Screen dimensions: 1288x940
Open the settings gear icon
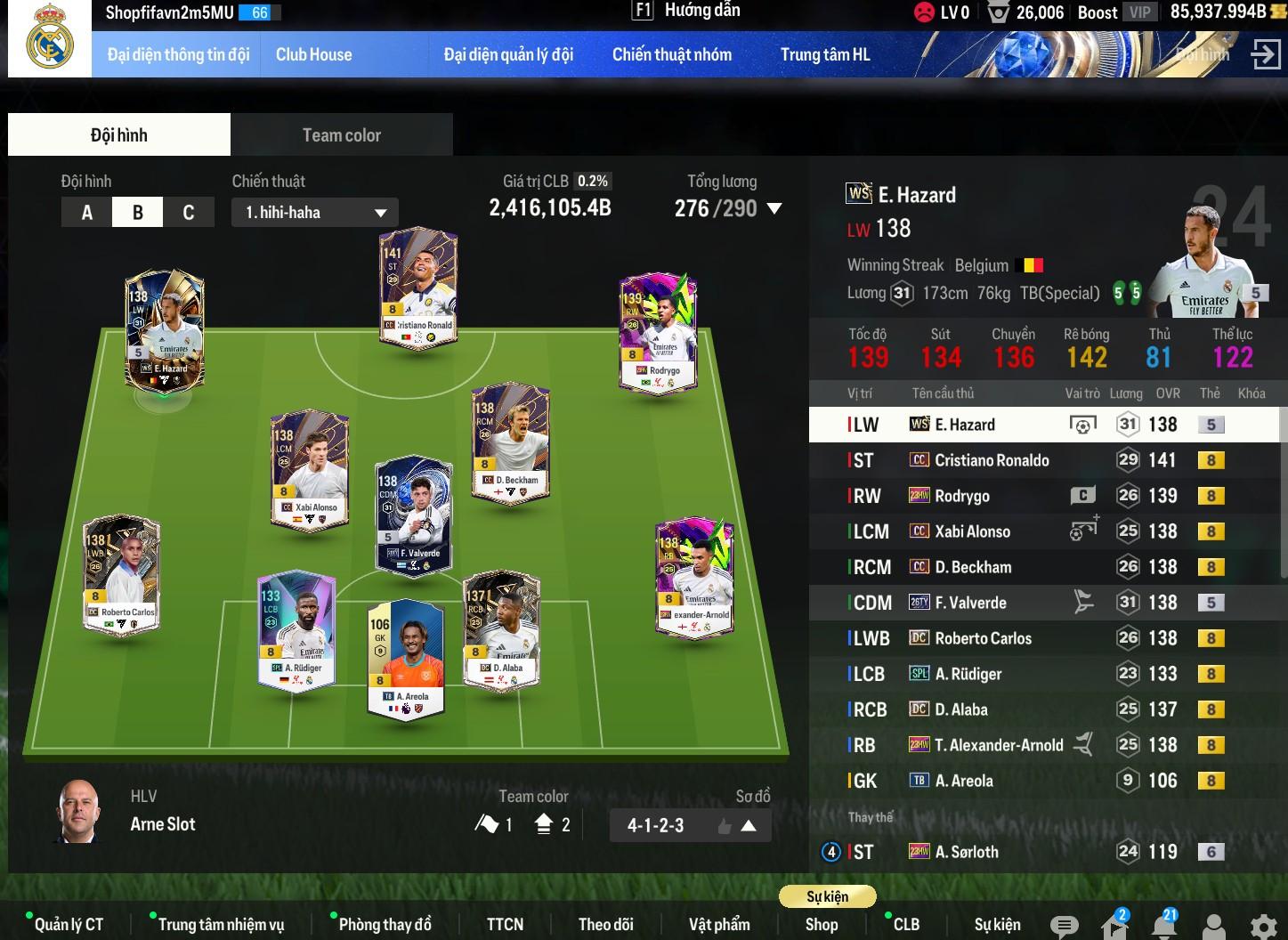point(1263,926)
